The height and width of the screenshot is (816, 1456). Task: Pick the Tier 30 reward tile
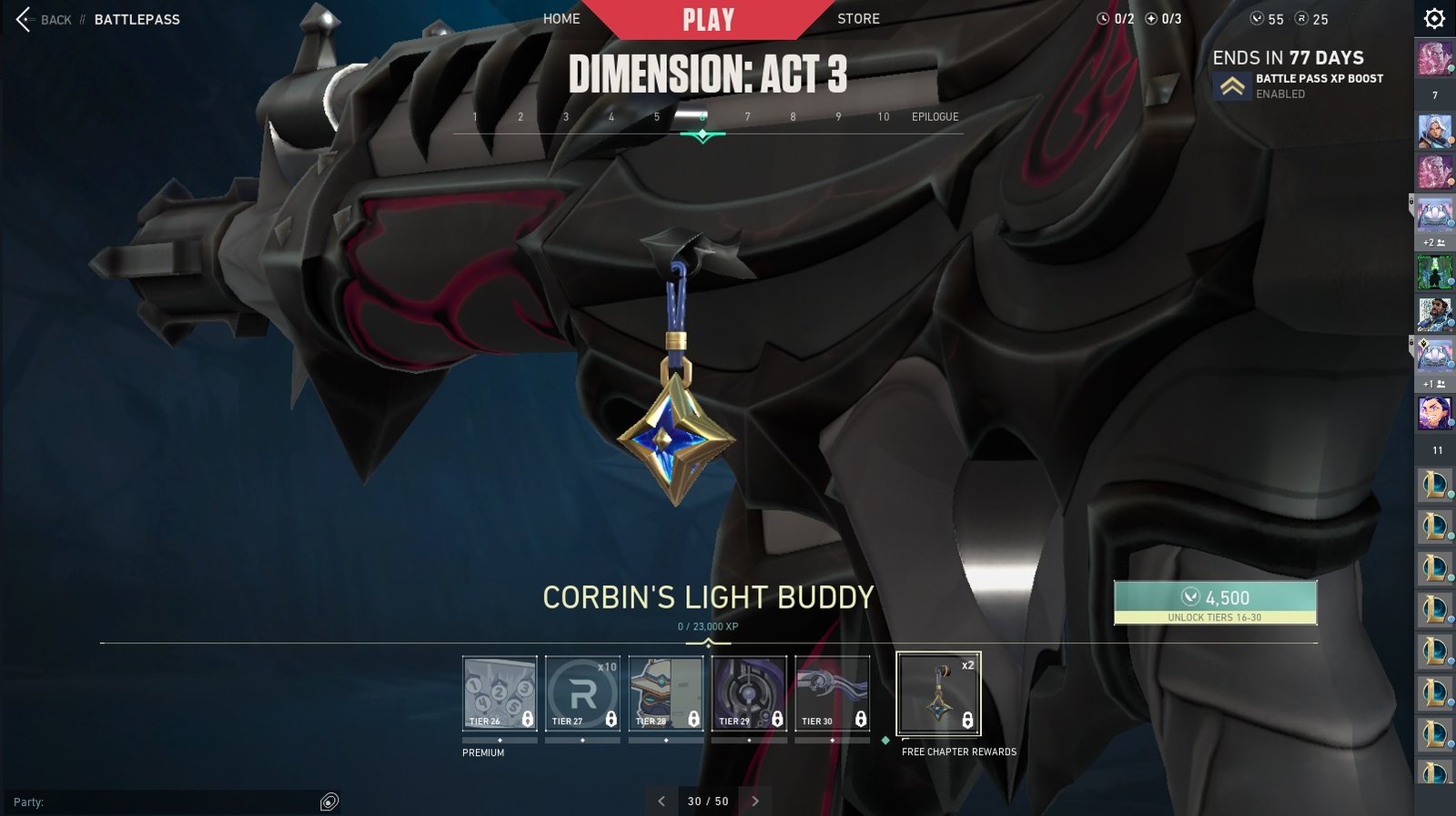pos(832,694)
